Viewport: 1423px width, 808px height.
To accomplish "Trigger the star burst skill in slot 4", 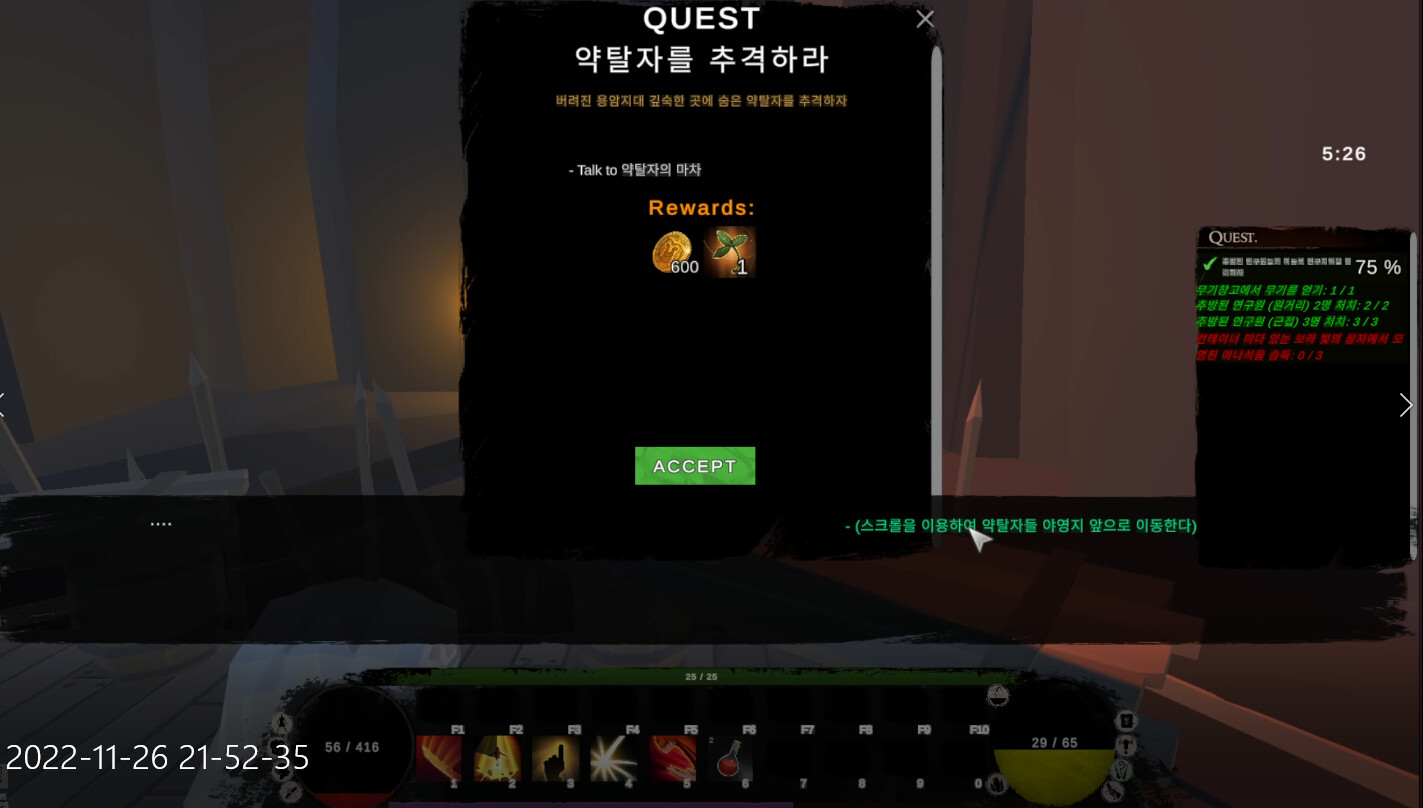I will pos(614,760).
